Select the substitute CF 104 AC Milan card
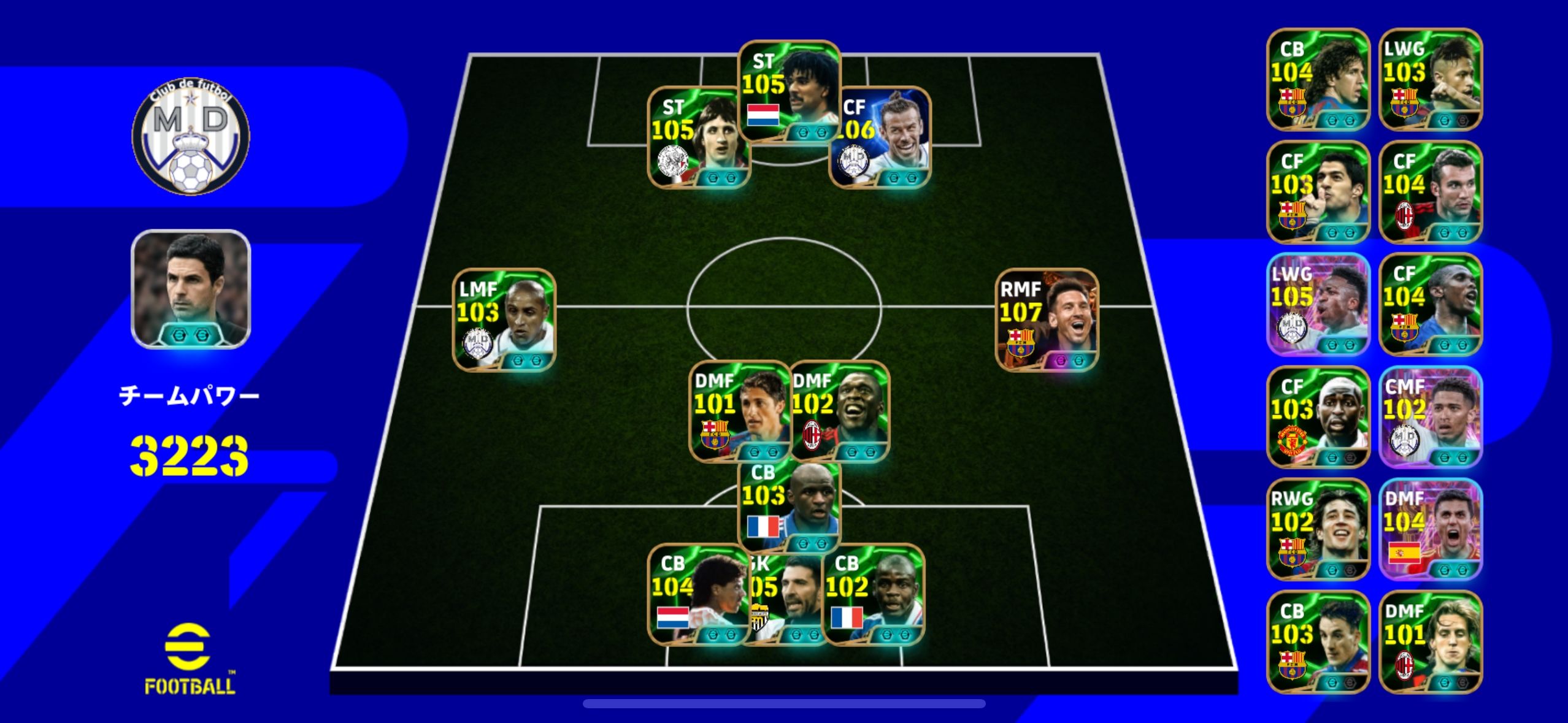1568x723 pixels. click(1431, 192)
